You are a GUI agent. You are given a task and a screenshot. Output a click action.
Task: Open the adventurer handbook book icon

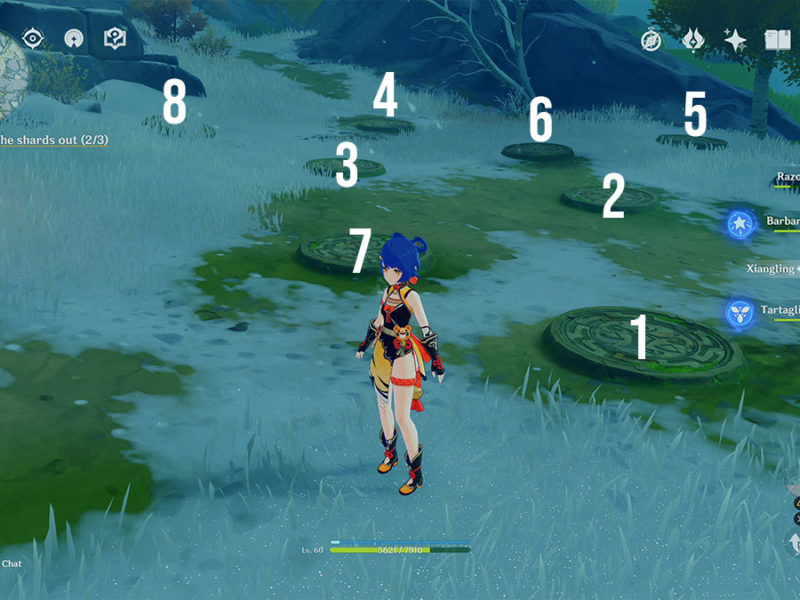coord(777,40)
